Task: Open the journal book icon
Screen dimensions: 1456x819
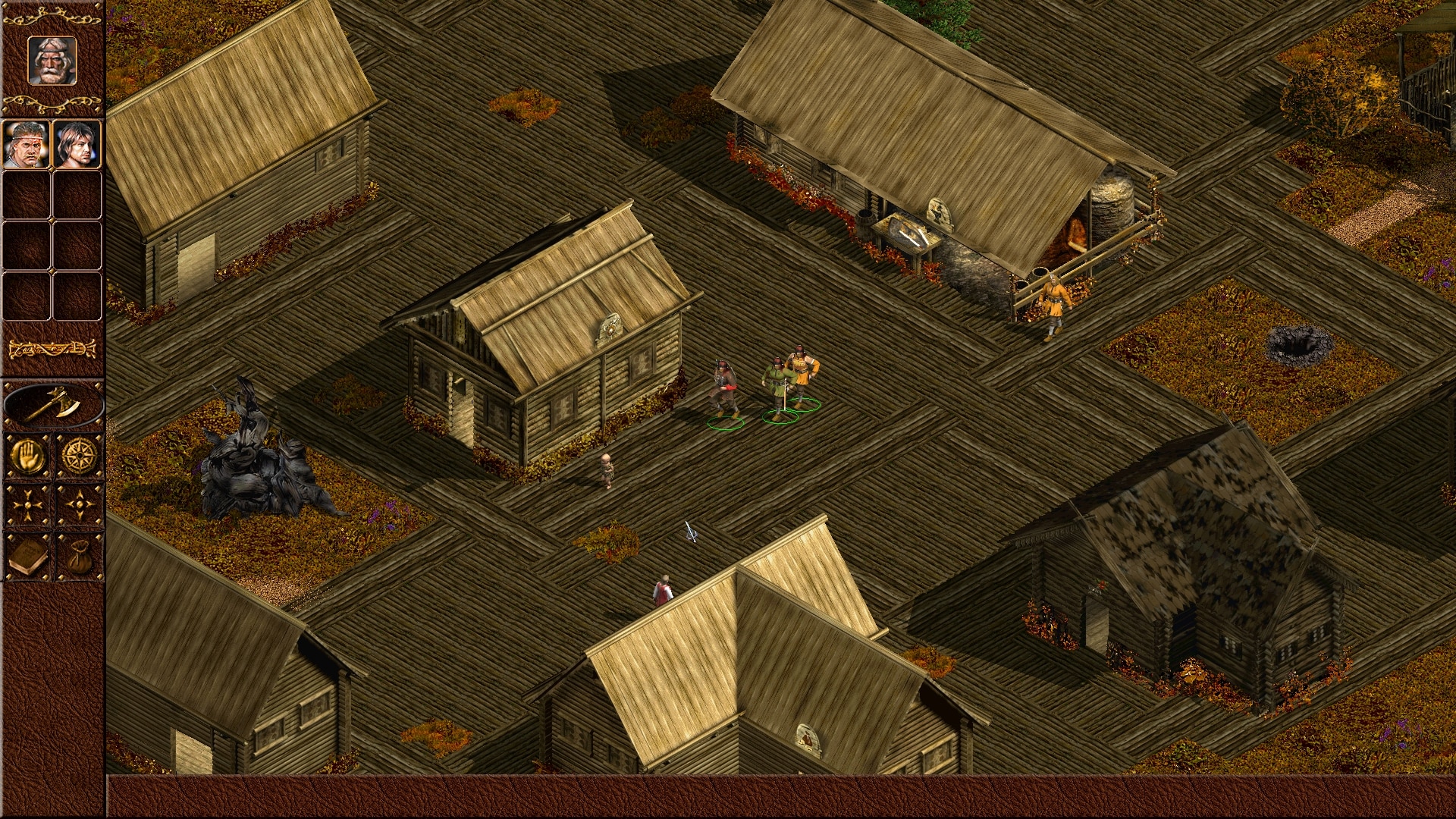Action: tap(28, 557)
